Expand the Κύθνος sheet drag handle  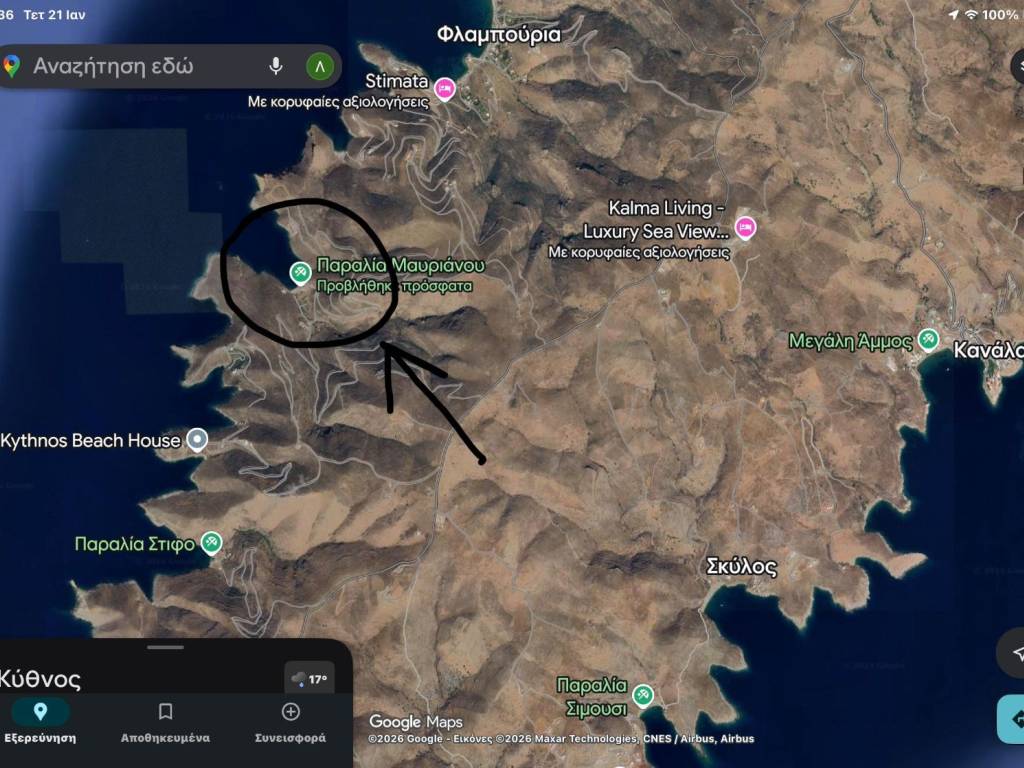pos(165,648)
